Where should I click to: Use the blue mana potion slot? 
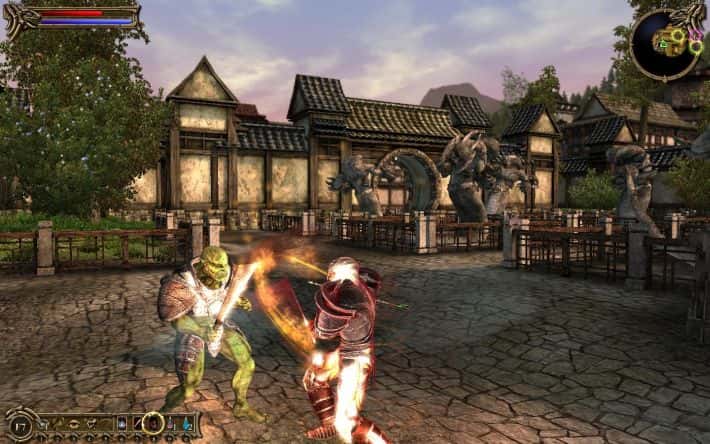[x=187, y=423]
